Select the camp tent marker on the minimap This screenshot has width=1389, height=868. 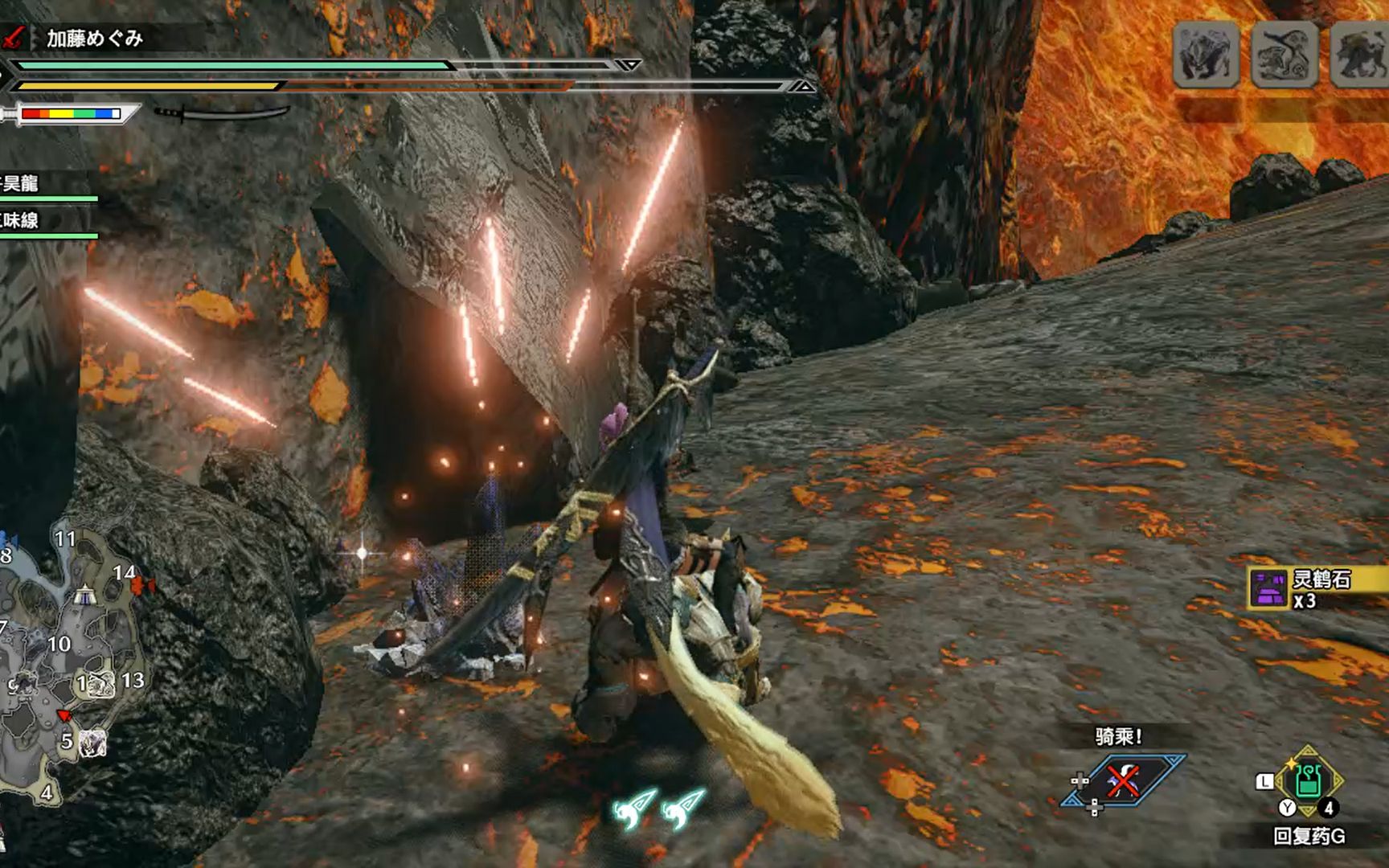click(x=84, y=597)
